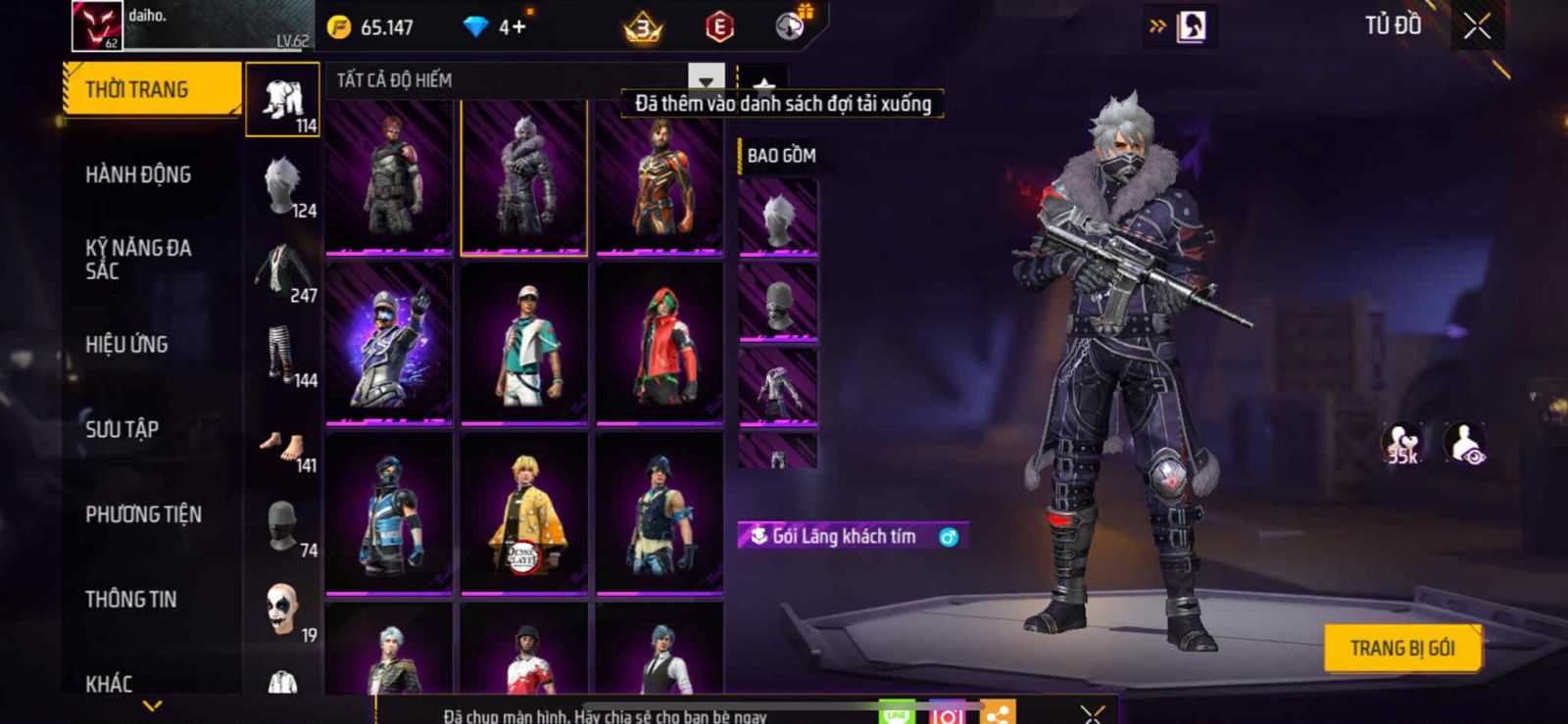1568x724 pixels.
Task: Go to the Sưu Tập category
Action: [122, 429]
